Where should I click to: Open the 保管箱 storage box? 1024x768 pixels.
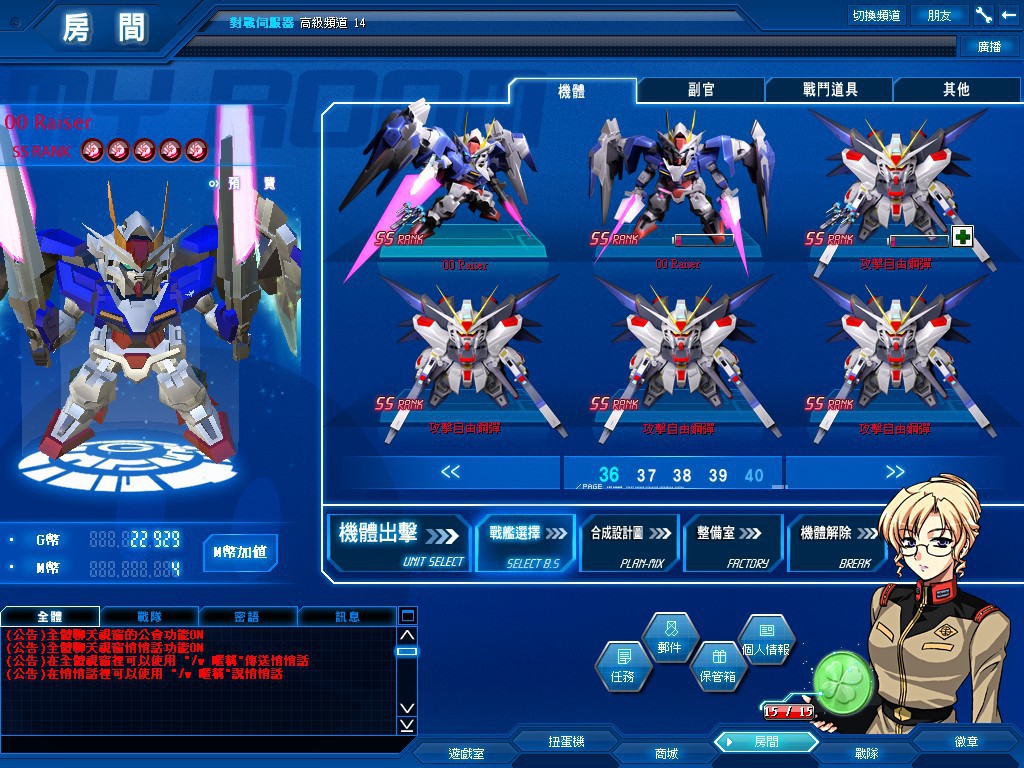pos(716,666)
